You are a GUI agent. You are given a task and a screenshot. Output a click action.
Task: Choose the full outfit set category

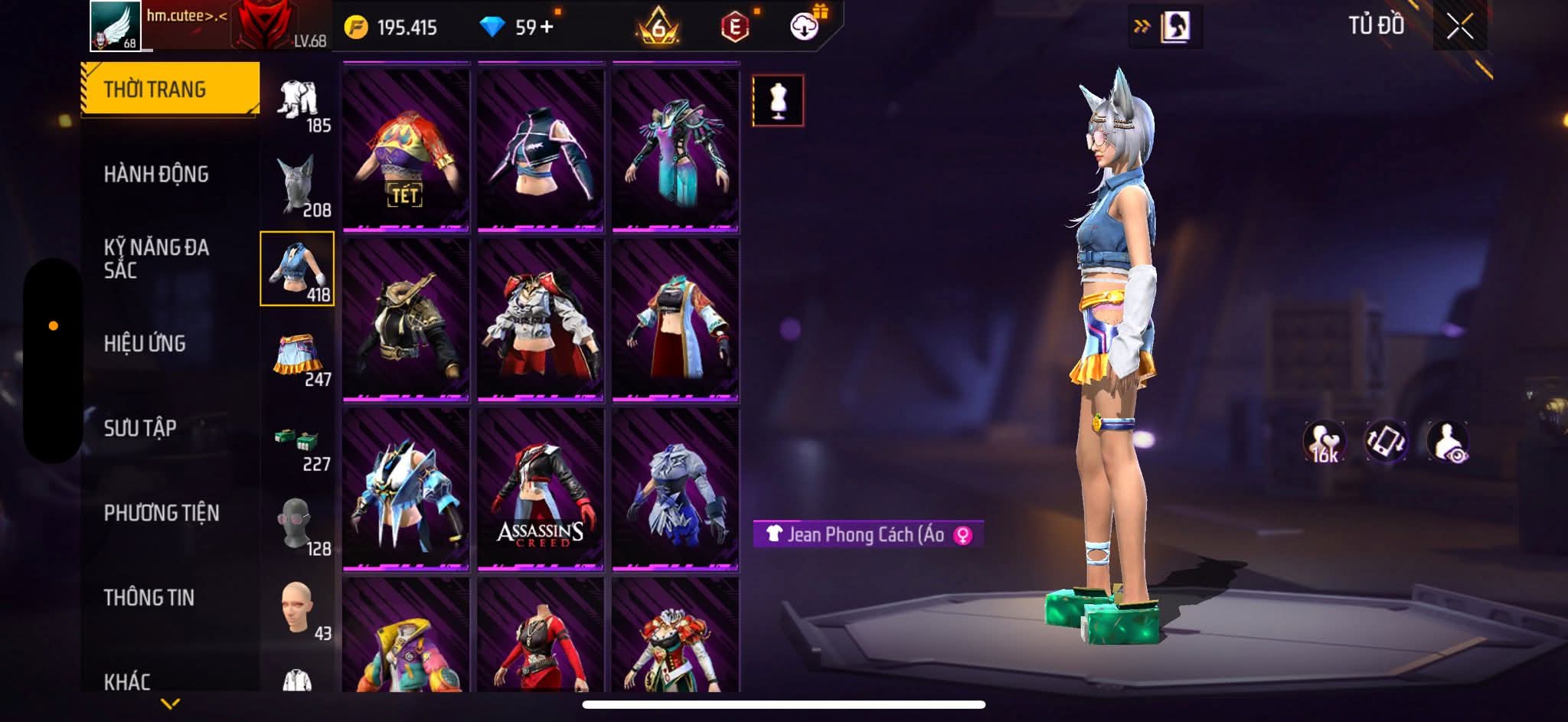[298, 102]
